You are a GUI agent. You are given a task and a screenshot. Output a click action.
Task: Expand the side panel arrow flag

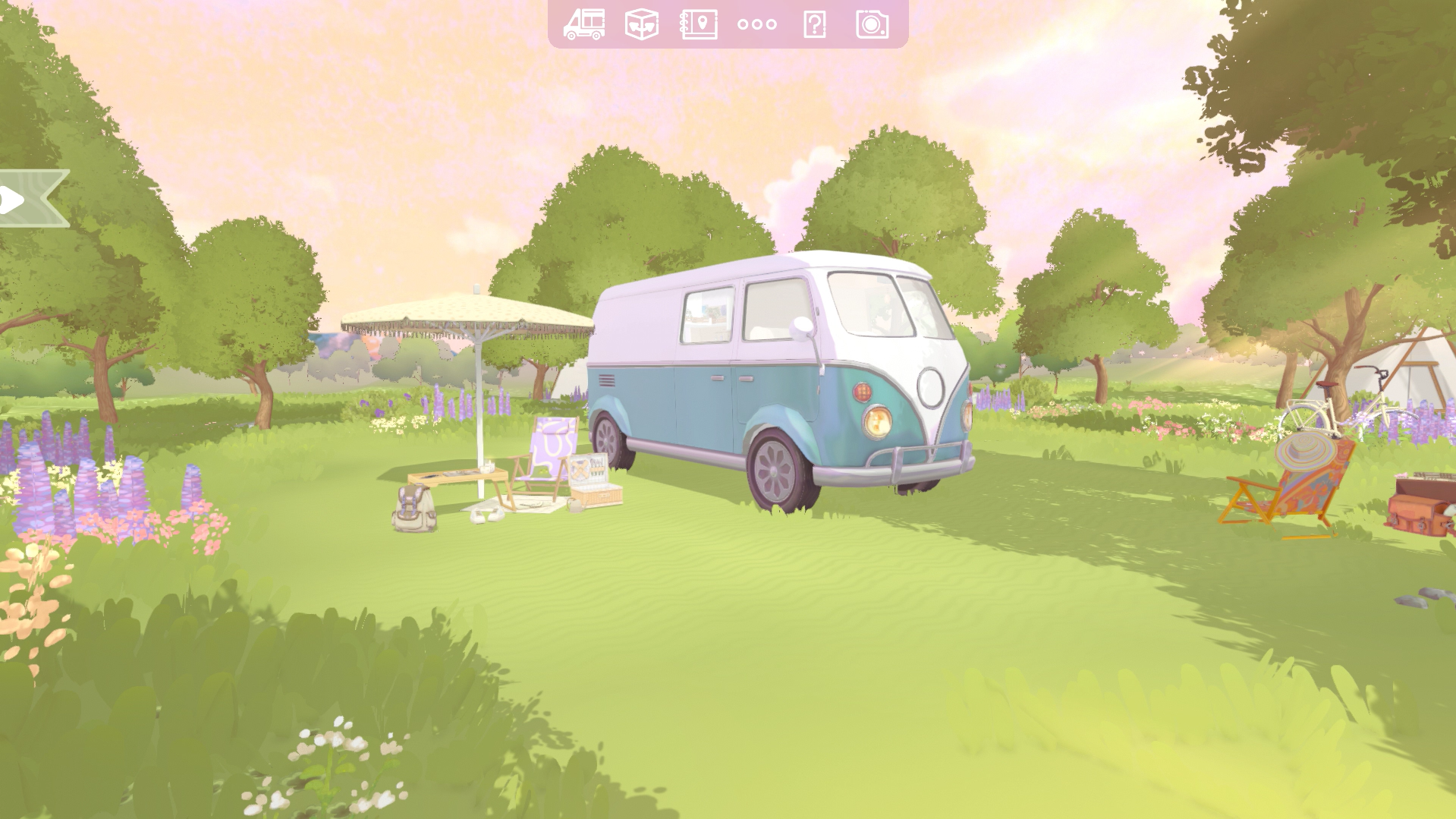[x=30, y=199]
